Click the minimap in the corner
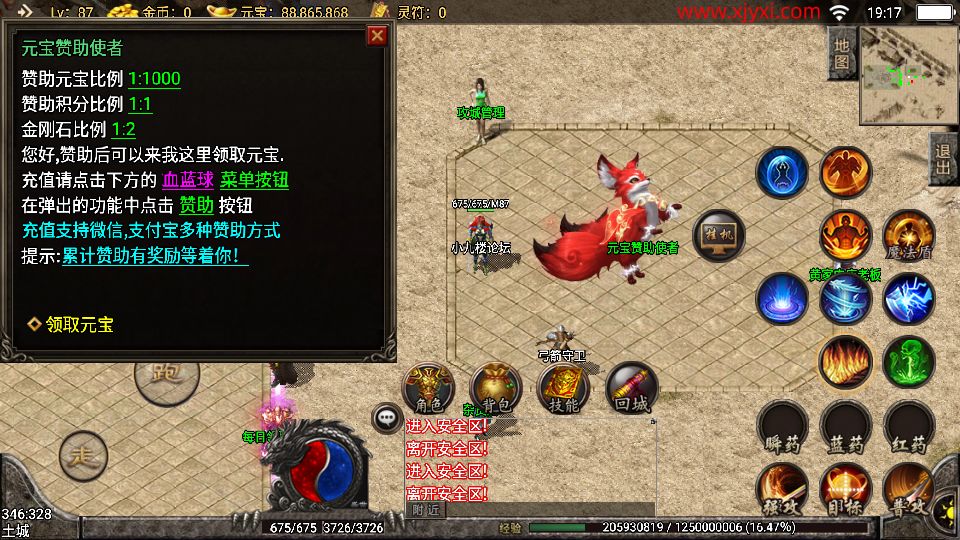The width and height of the screenshot is (960, 540). click(x=908, y=75)
